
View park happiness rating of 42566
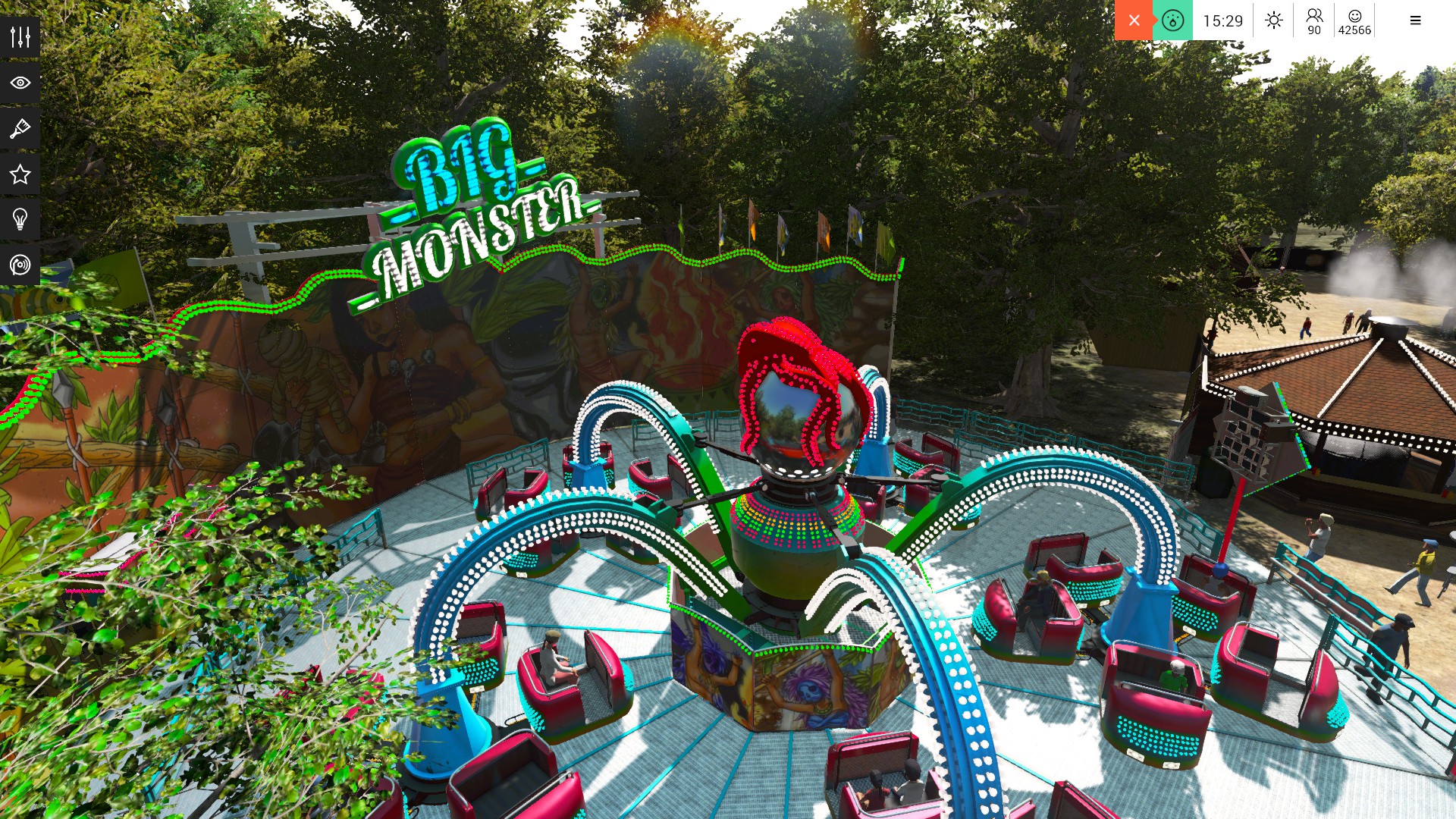(1354, 20)
